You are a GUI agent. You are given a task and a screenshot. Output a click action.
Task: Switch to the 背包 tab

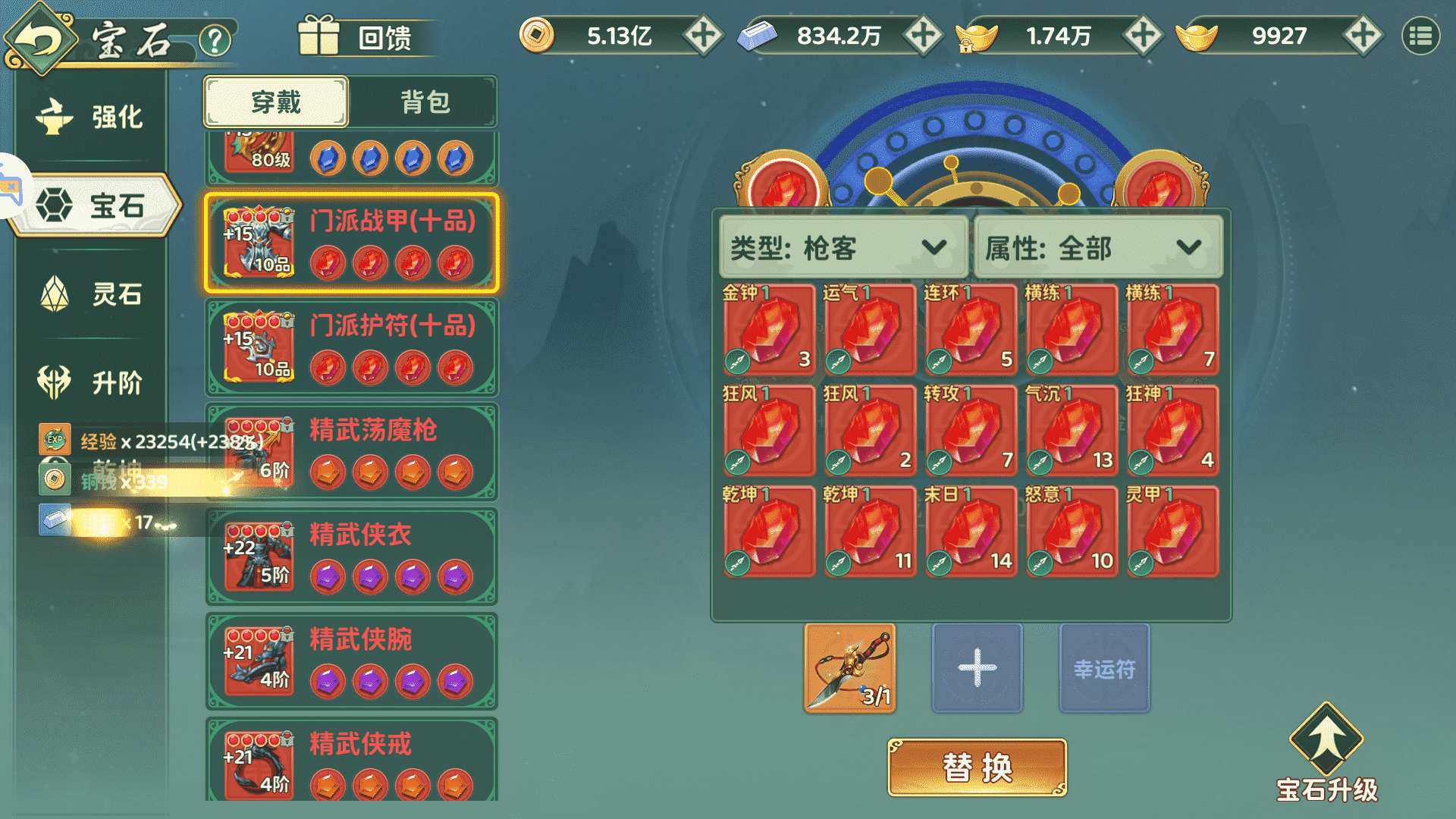pos(425,102)
